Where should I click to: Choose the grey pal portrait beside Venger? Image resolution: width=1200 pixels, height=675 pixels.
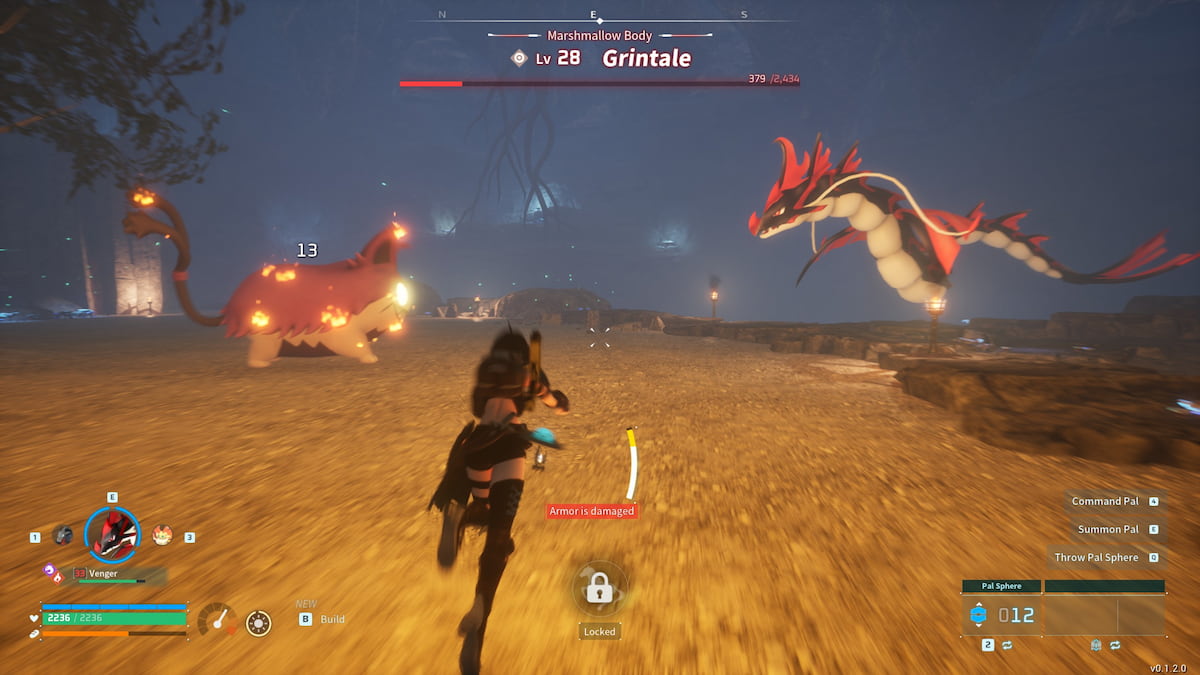pyautogui.click(x=63, y=535)
